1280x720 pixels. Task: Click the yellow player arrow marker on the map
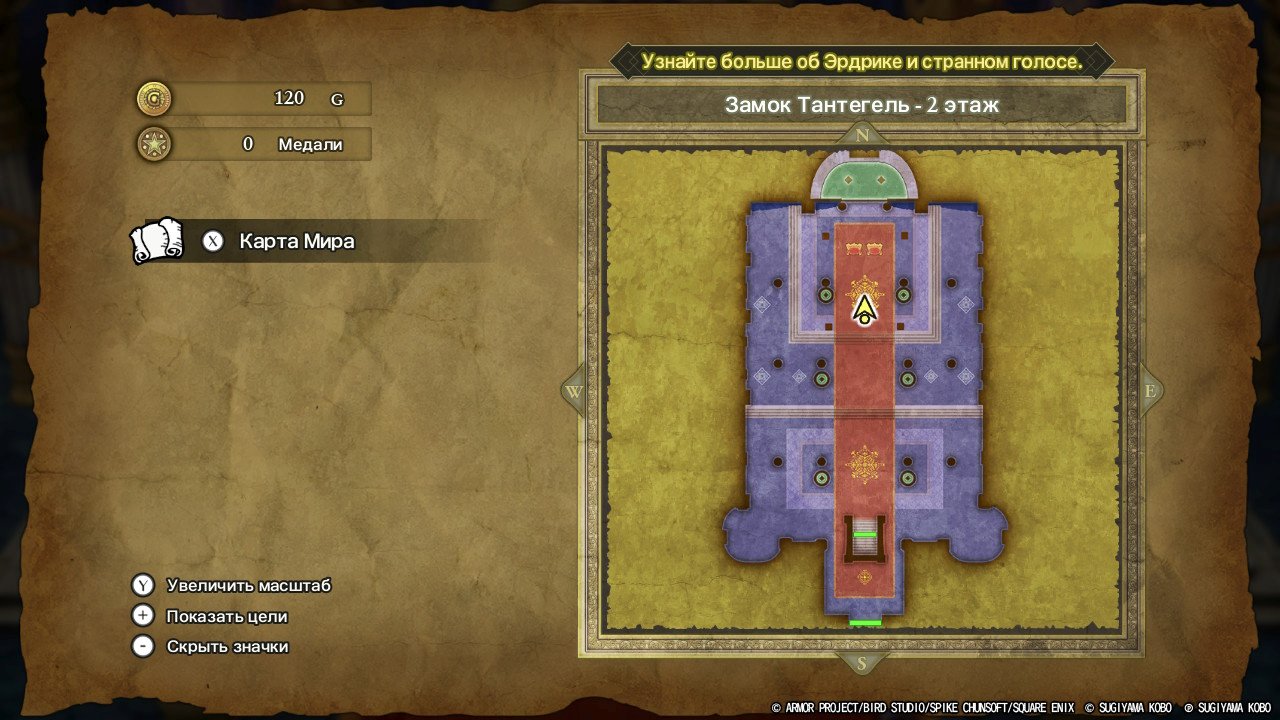click(x=864, y=311)
